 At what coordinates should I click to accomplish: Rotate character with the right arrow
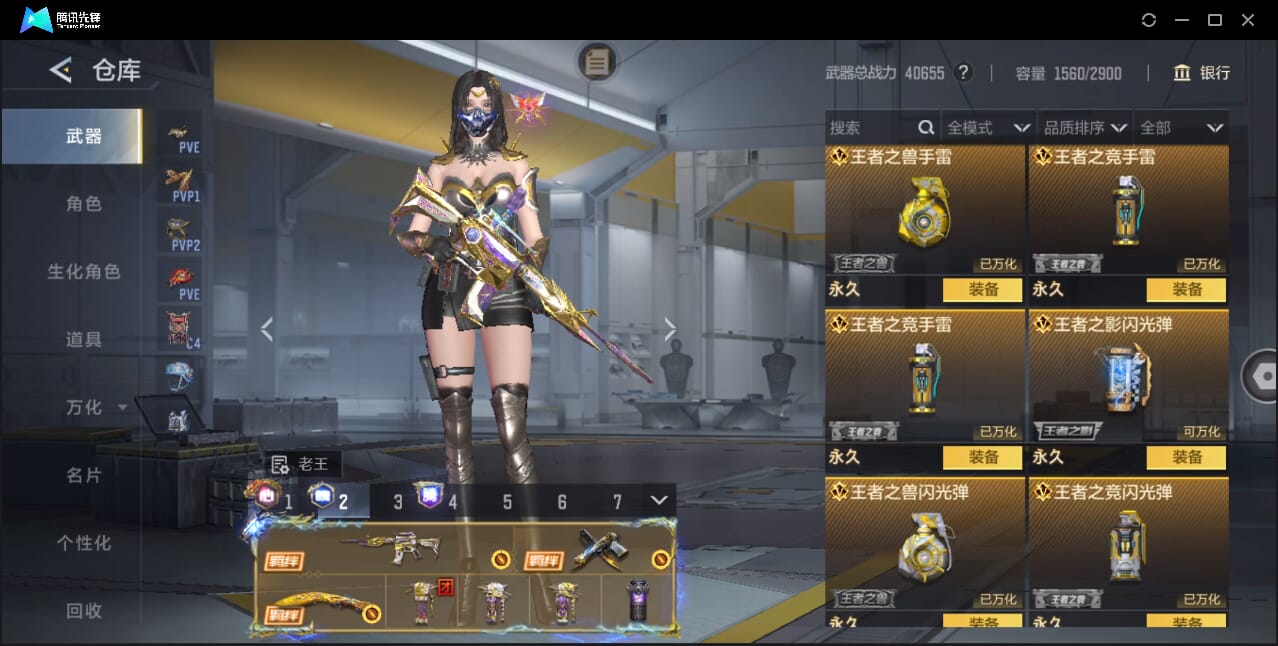pos(670,329)
